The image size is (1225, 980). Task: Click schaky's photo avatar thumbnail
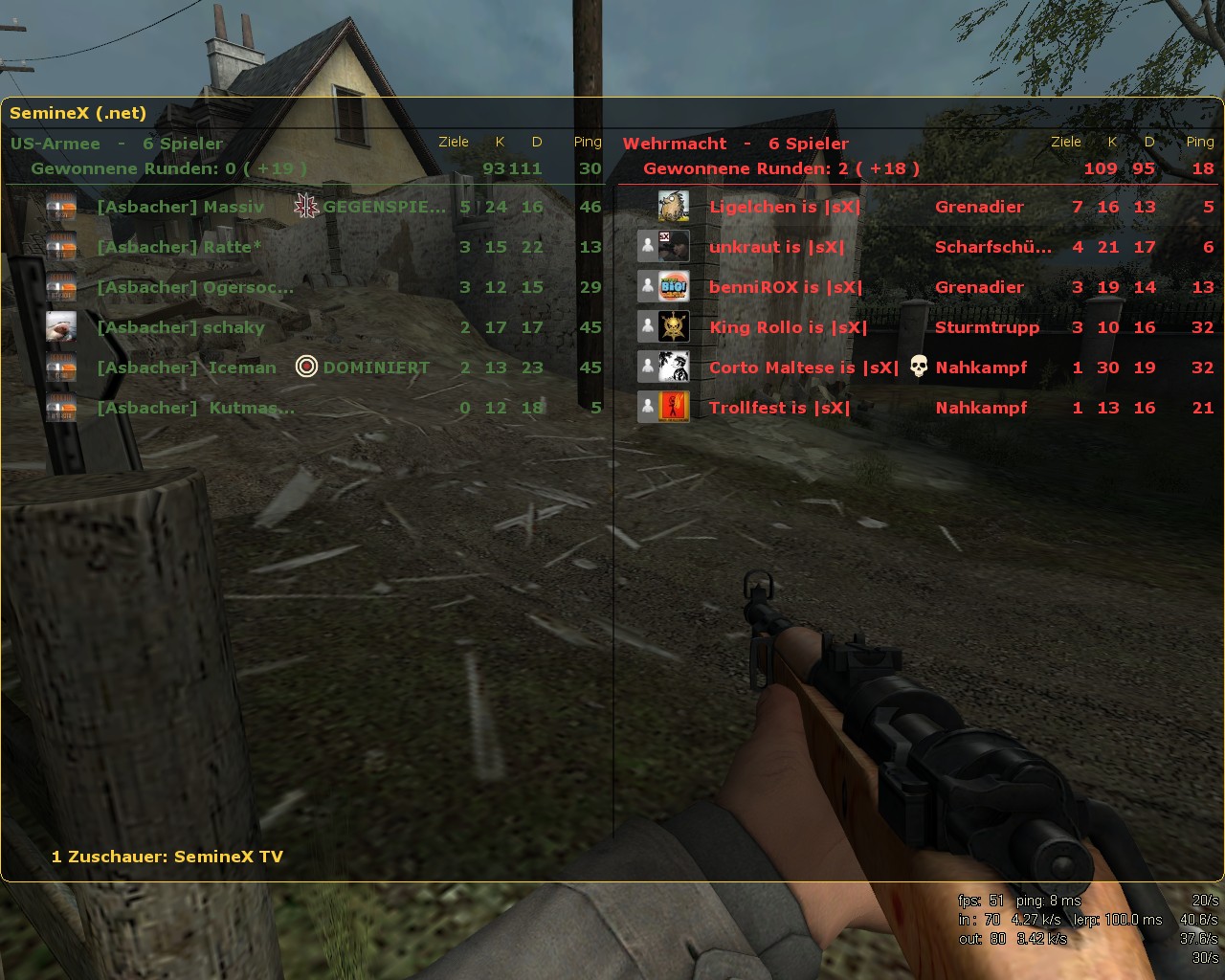coord(62,326)
